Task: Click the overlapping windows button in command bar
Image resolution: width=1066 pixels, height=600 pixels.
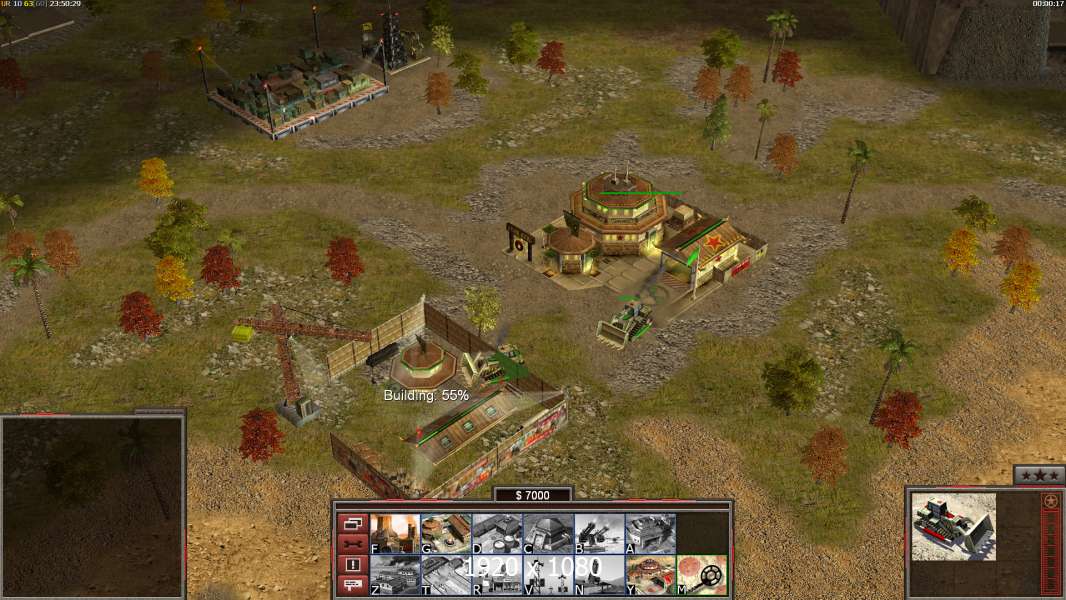Action: coord(352,523)
